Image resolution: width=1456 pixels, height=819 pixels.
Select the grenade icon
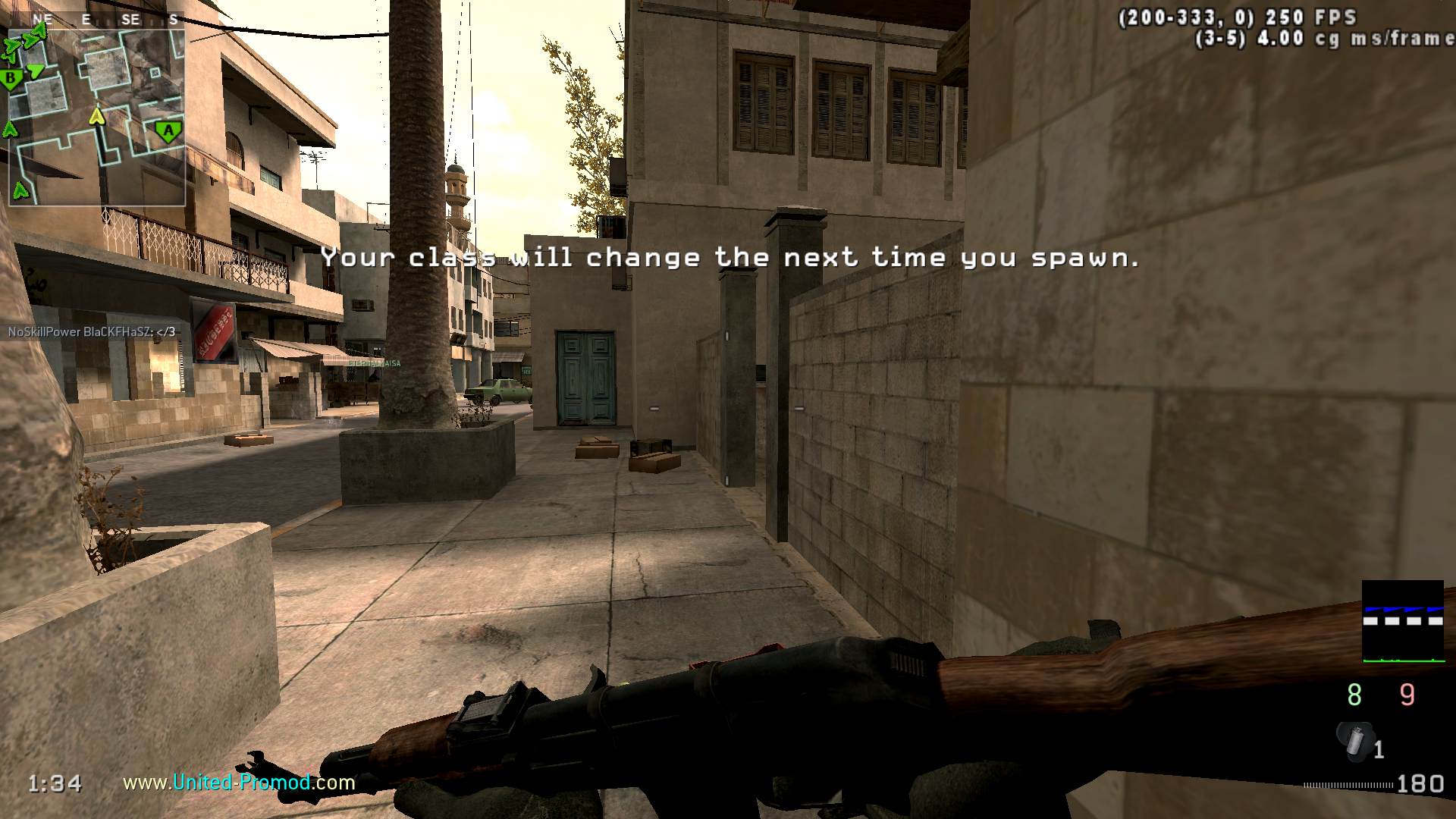pos(1355,741)
